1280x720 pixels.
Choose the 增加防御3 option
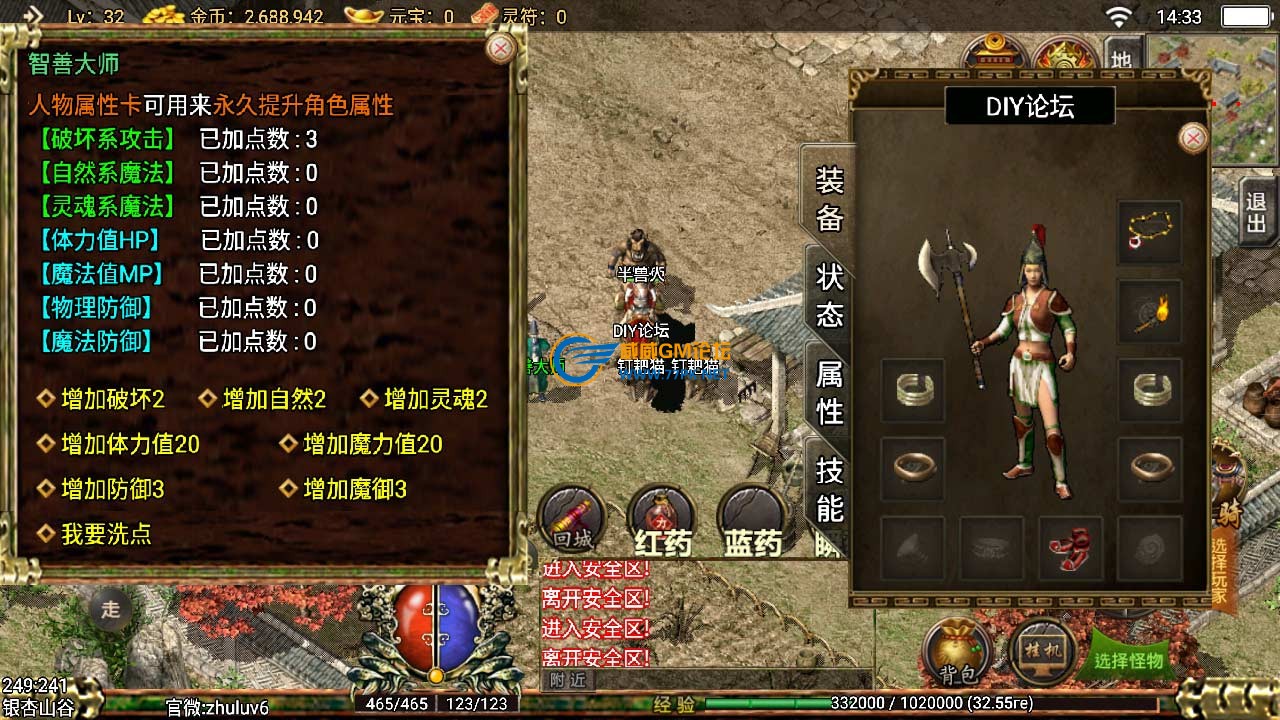(112, 489)
